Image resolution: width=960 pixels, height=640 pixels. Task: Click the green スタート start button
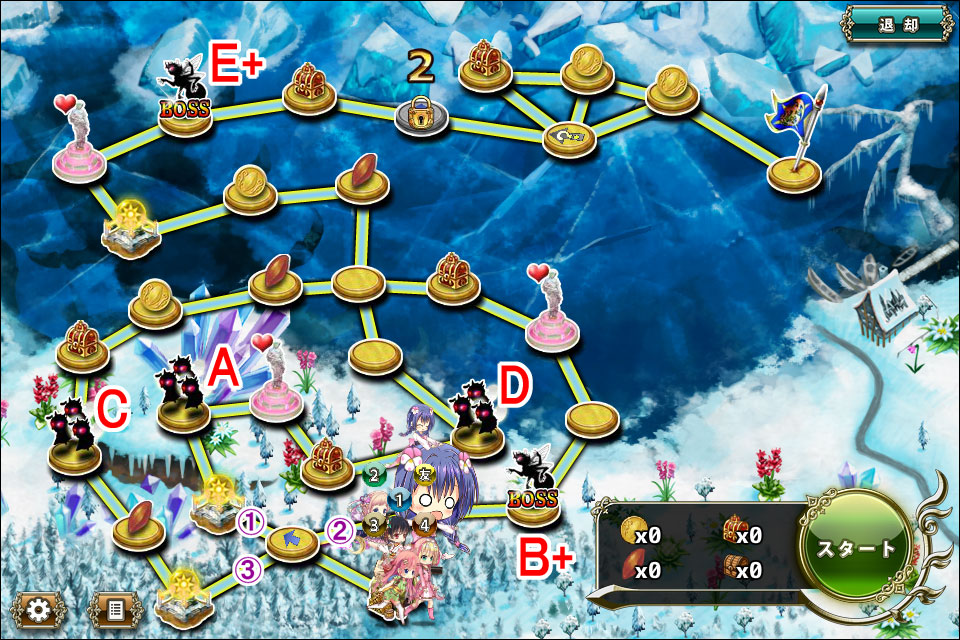coord(855,550)
